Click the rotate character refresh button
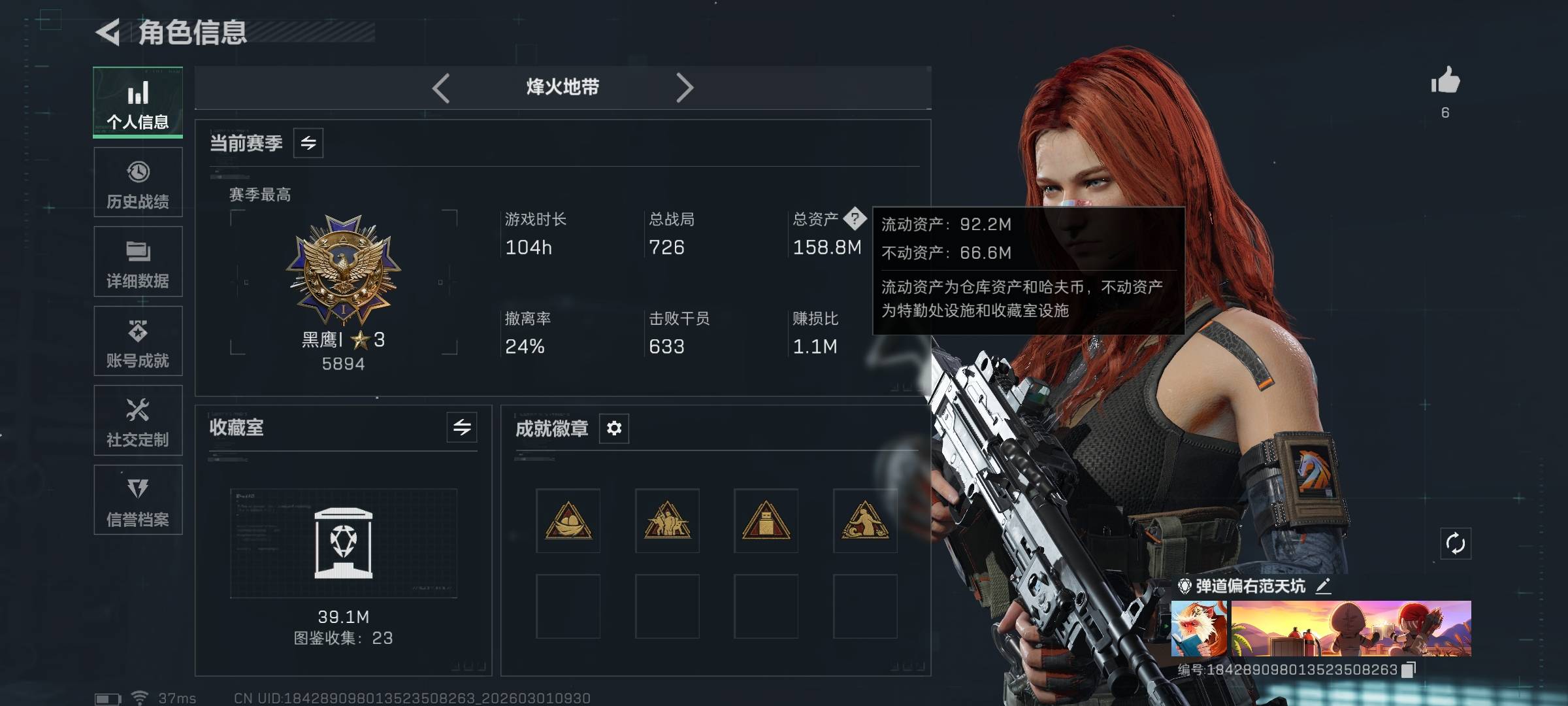The height and width of the screenshot is (706, 1568). pyautogui.click(x=1456, y=543)
